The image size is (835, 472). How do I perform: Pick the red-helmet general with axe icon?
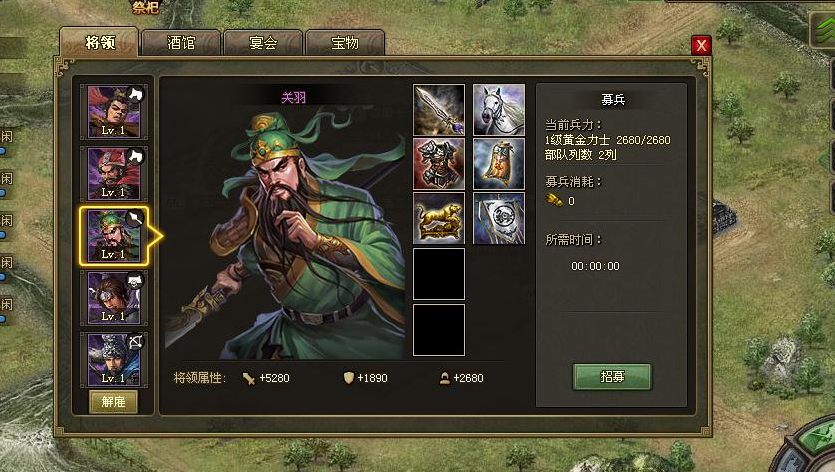[113, 173]
